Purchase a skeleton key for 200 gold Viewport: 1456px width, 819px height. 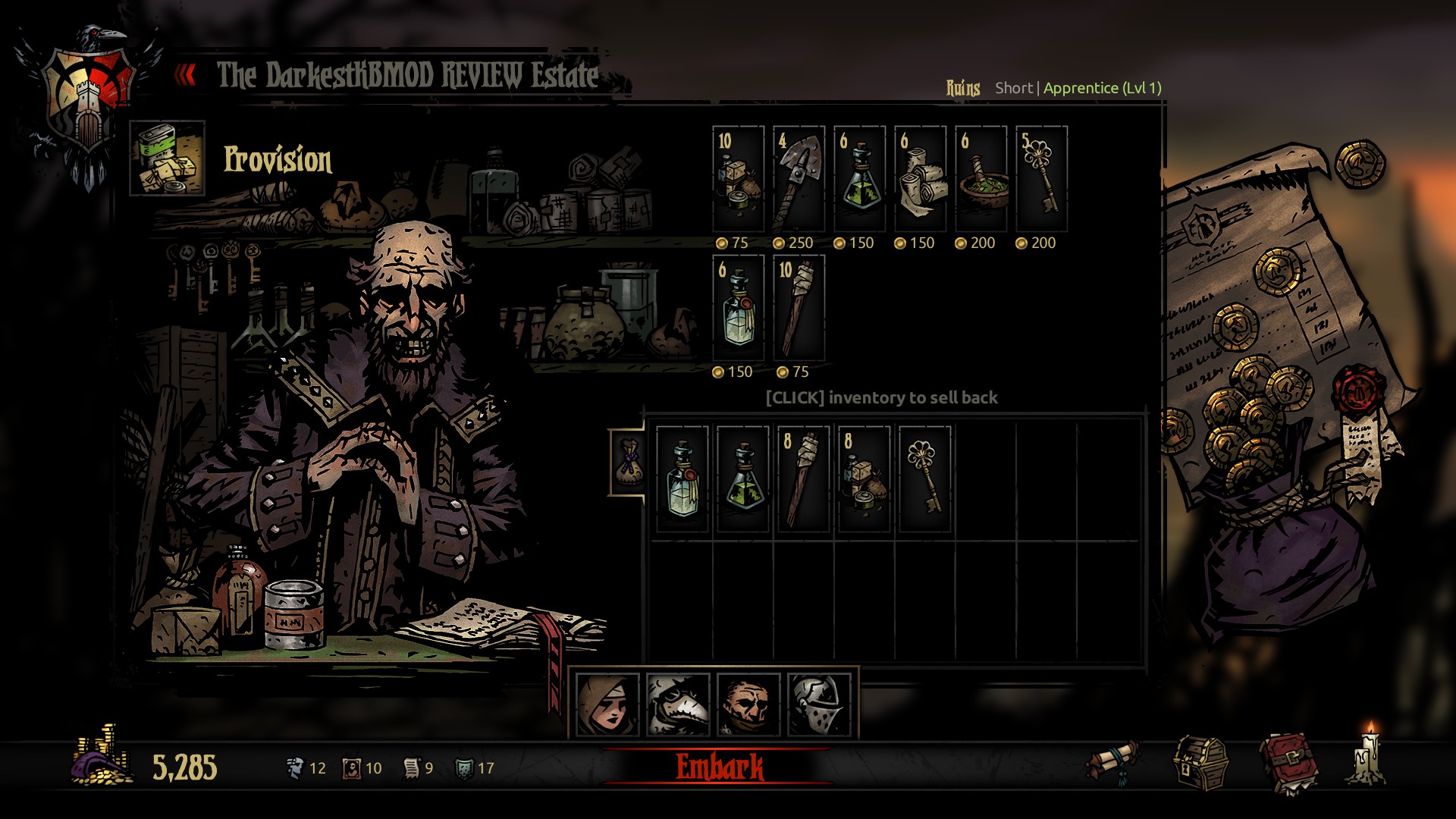coord(1041,179)
